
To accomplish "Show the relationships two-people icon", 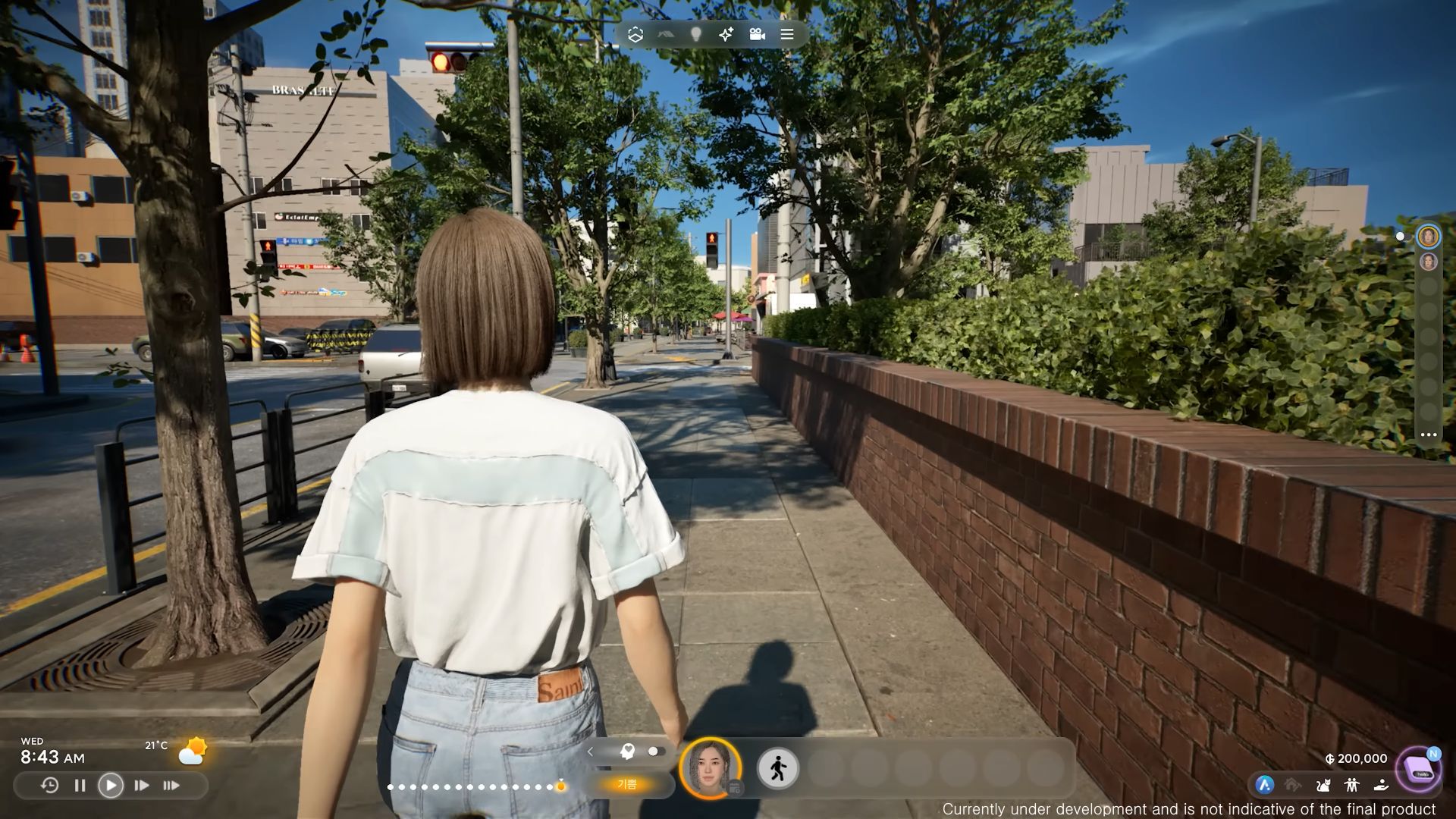I will pos(1351,786).
